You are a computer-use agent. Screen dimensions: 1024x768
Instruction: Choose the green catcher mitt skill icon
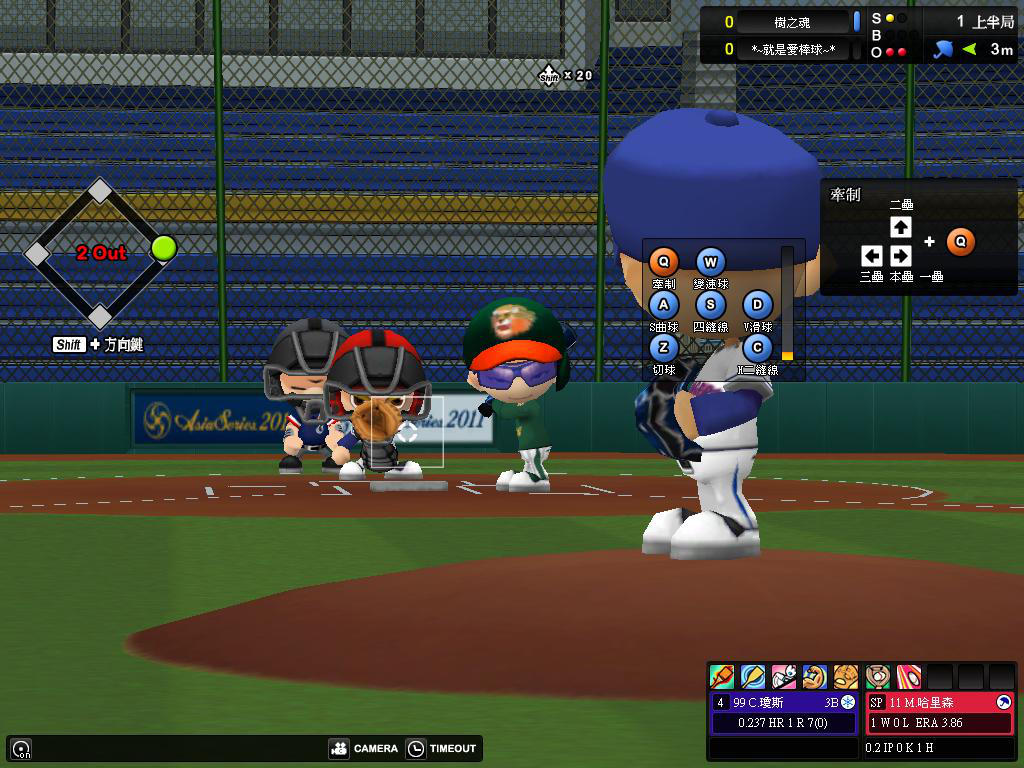[x=878, y=677]
